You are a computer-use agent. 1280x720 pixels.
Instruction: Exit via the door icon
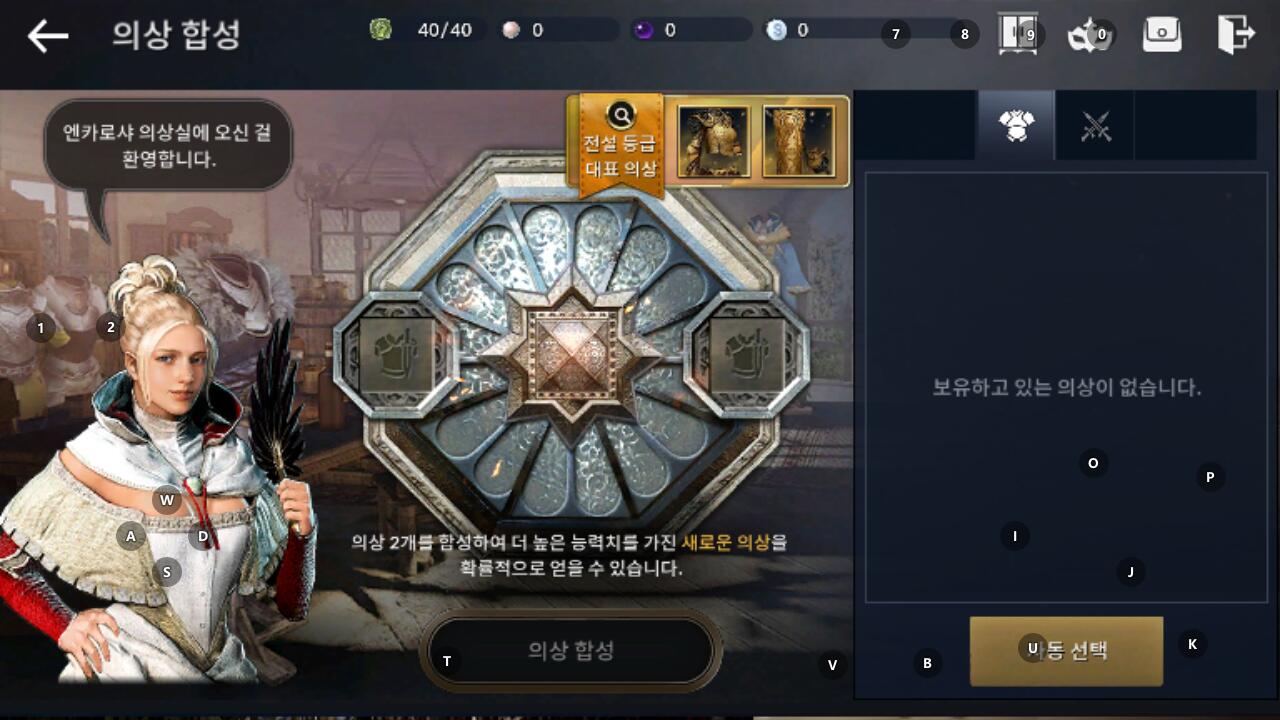[x=1235, y=34]
